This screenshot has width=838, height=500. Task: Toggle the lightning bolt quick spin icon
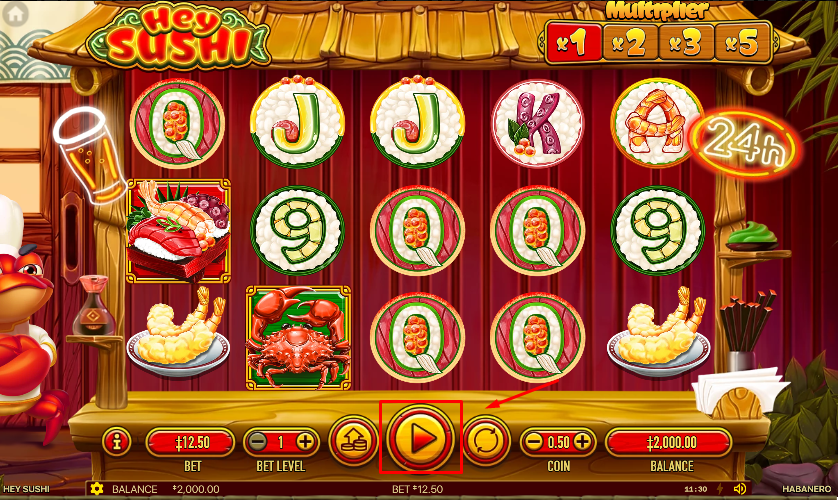719,489
